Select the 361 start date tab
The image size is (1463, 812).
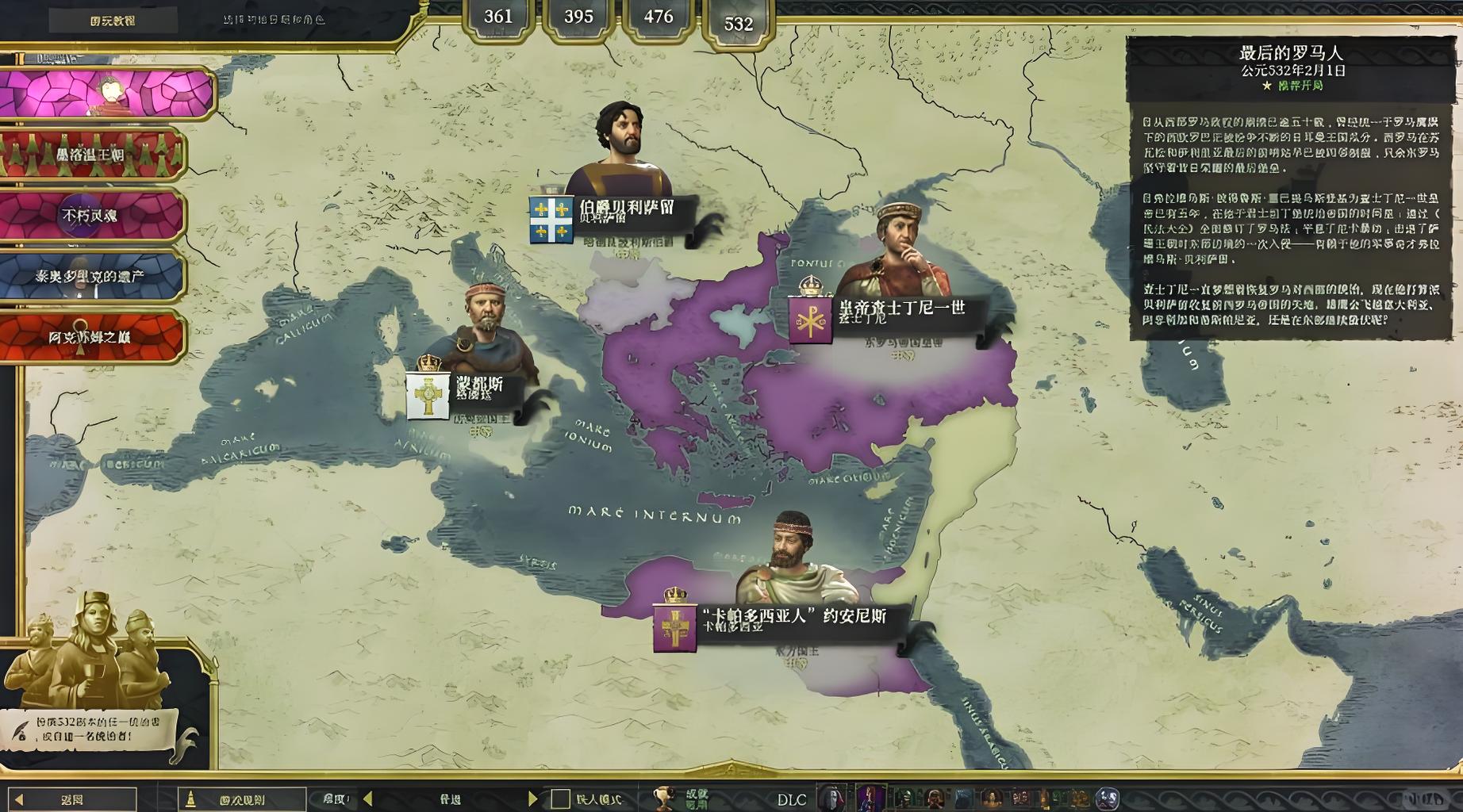coord(497,17)
